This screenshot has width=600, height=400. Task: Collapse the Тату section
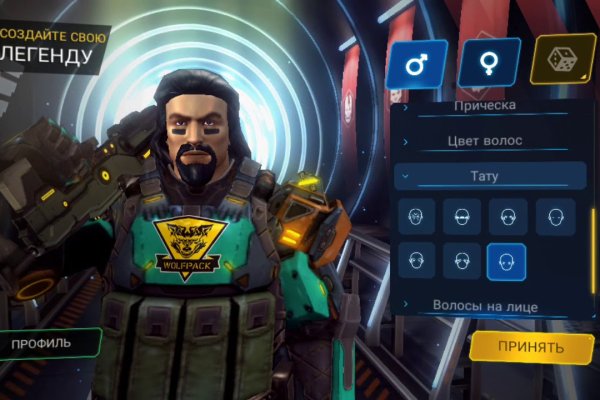click(485, 176)
